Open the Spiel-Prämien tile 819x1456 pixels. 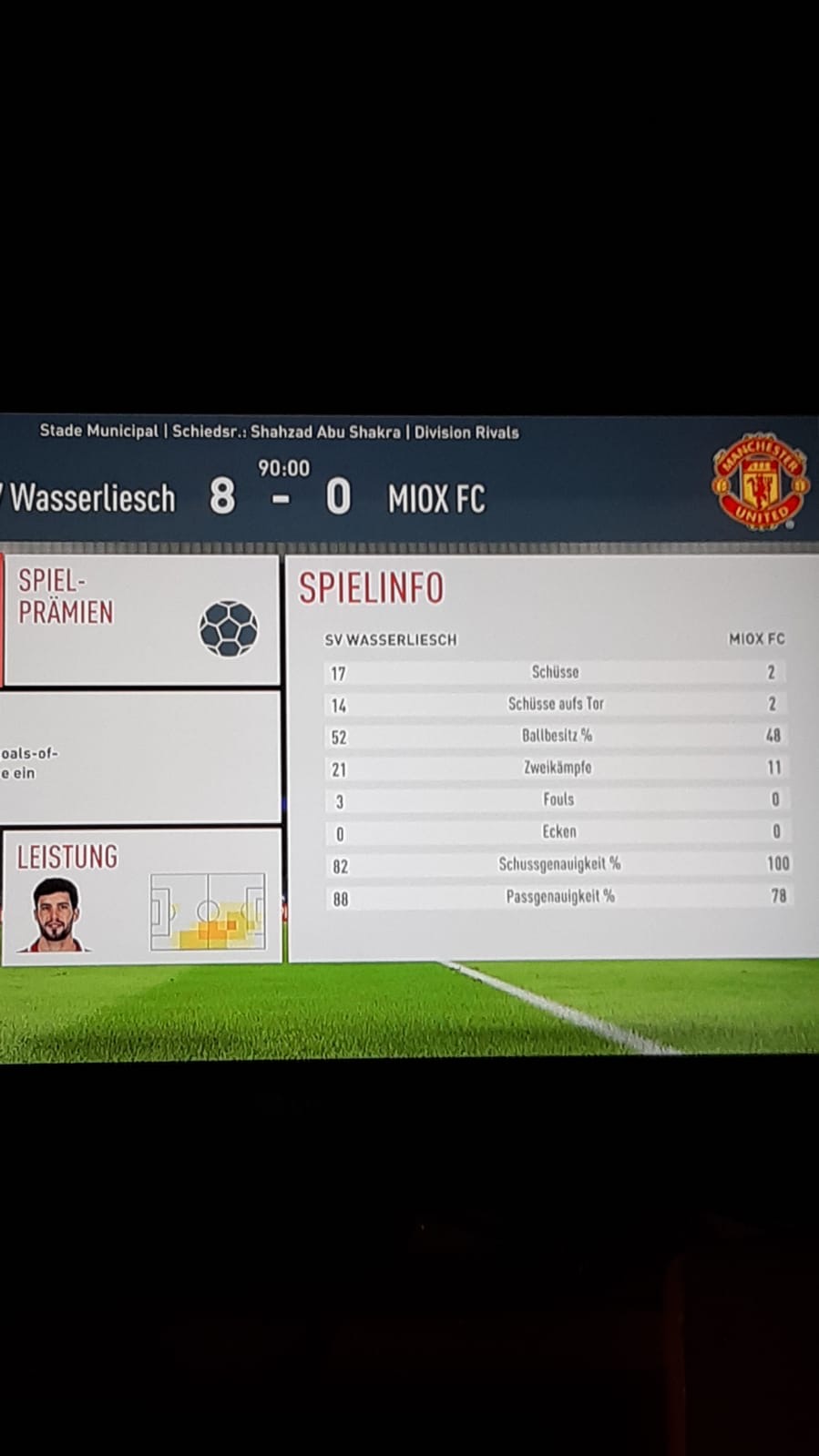pyautogui.click(x=141, y=619)
